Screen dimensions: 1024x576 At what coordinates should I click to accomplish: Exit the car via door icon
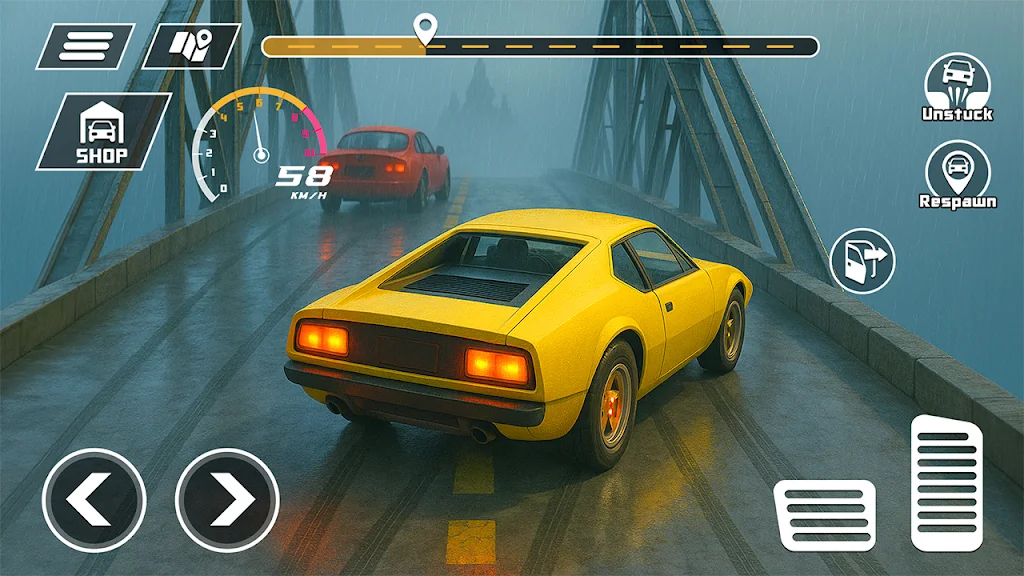pos(863,261)
